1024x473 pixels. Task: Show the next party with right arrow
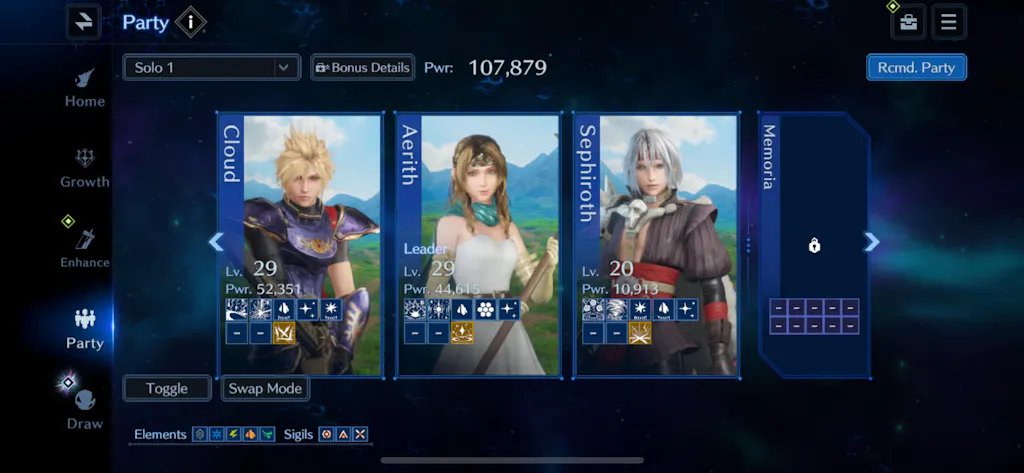point(872,242)
